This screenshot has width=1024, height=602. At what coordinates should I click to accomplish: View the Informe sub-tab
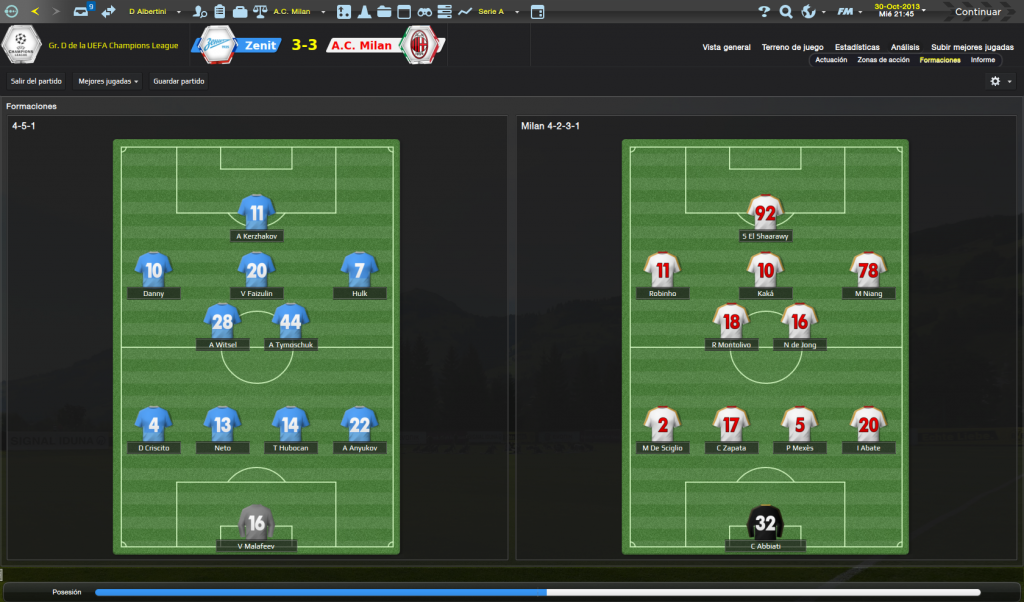click(x=982, y=60)
